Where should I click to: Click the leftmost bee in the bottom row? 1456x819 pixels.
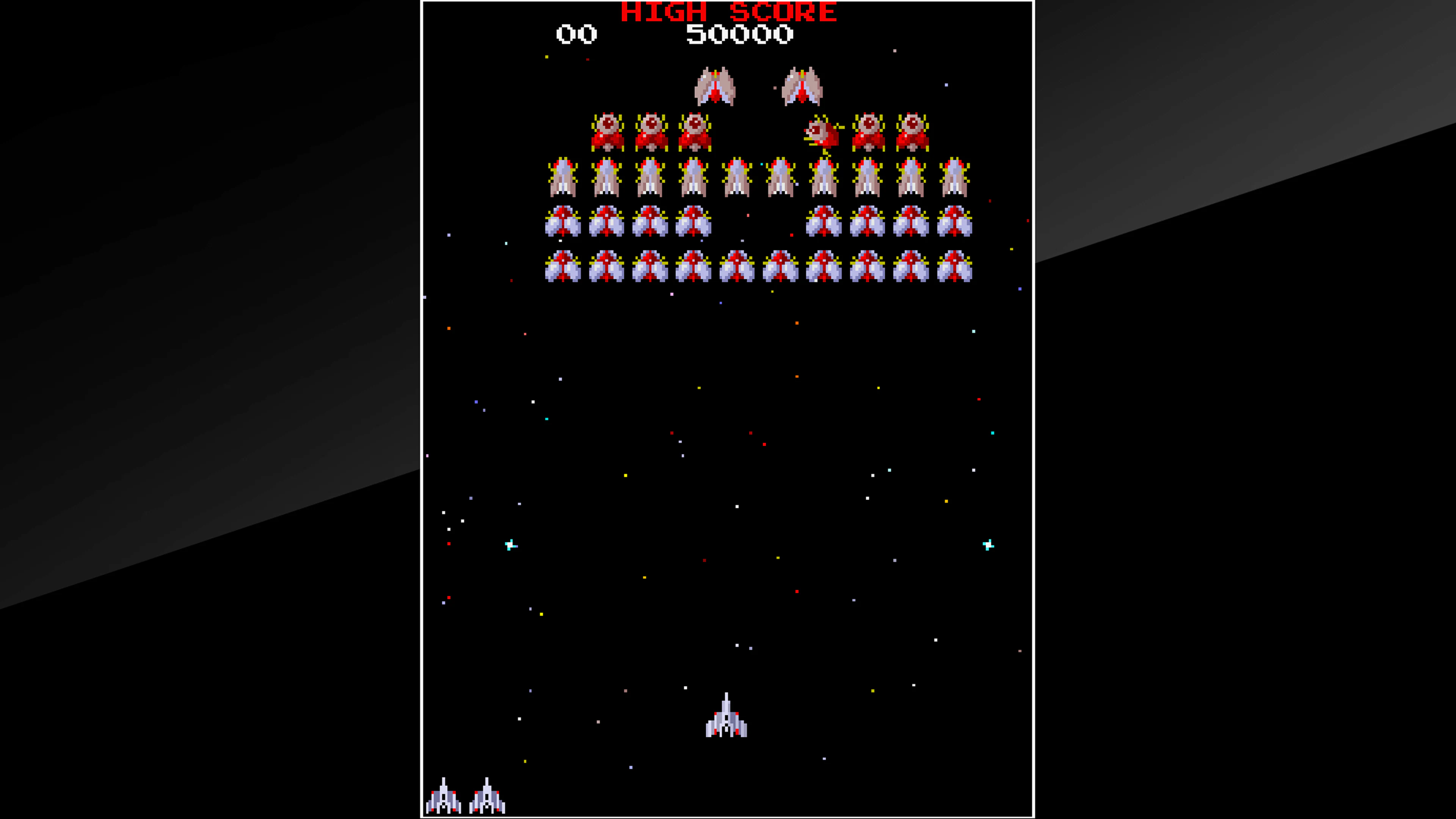(562, 266)
